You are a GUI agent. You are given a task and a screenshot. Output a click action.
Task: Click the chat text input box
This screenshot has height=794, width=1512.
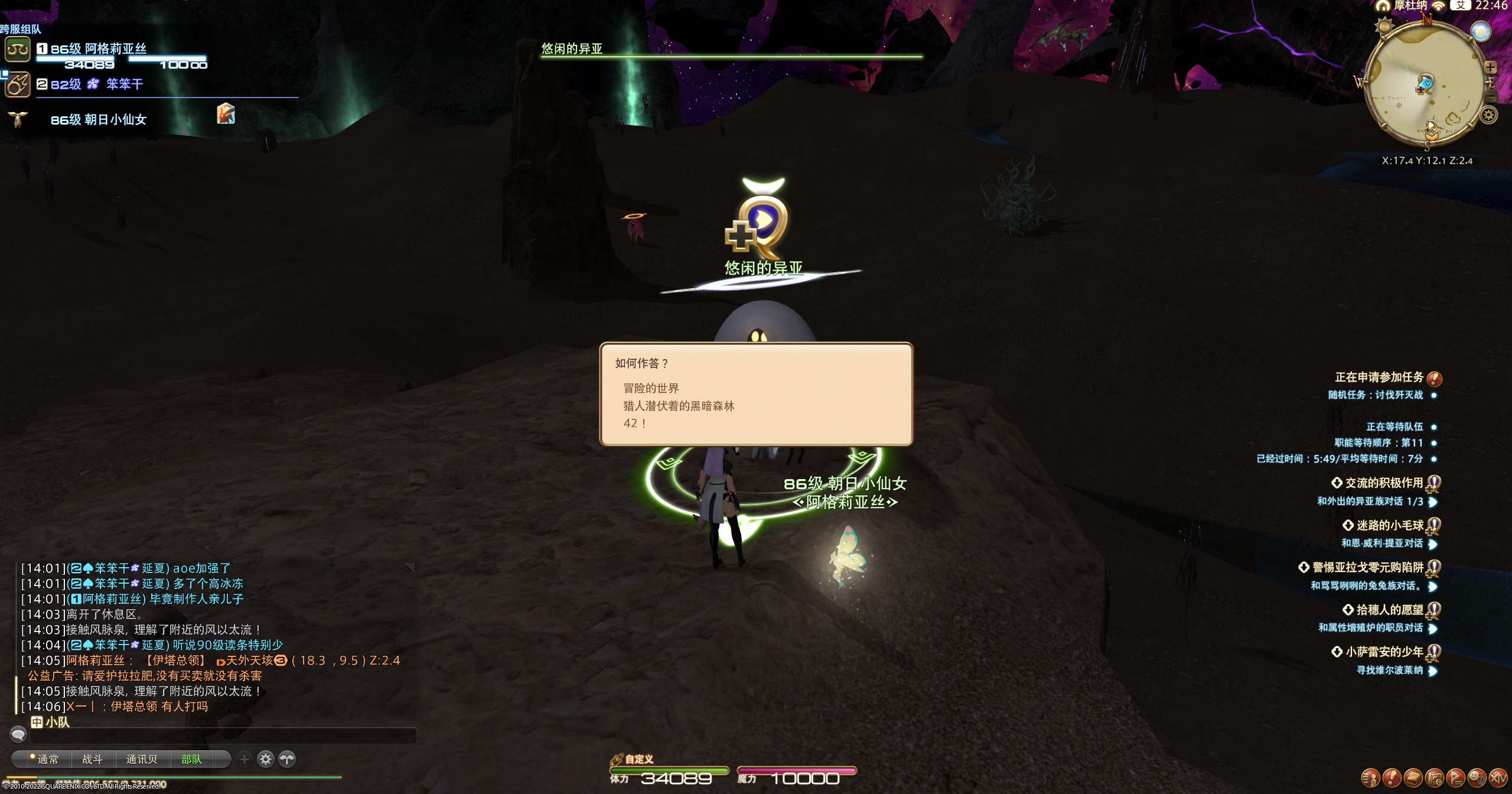pos(223,736)
